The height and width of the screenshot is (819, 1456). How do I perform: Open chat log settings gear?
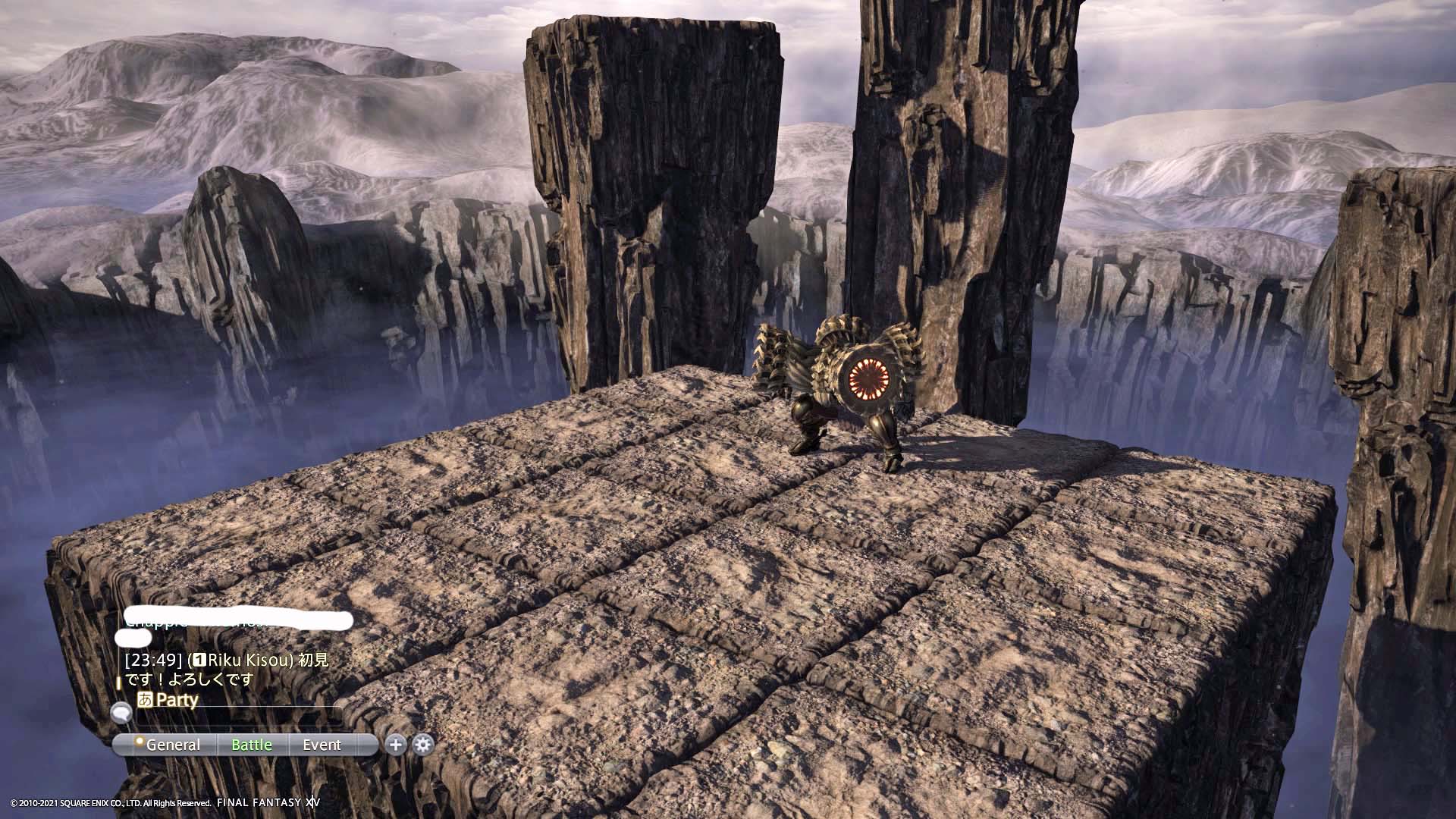pos(423,745)
